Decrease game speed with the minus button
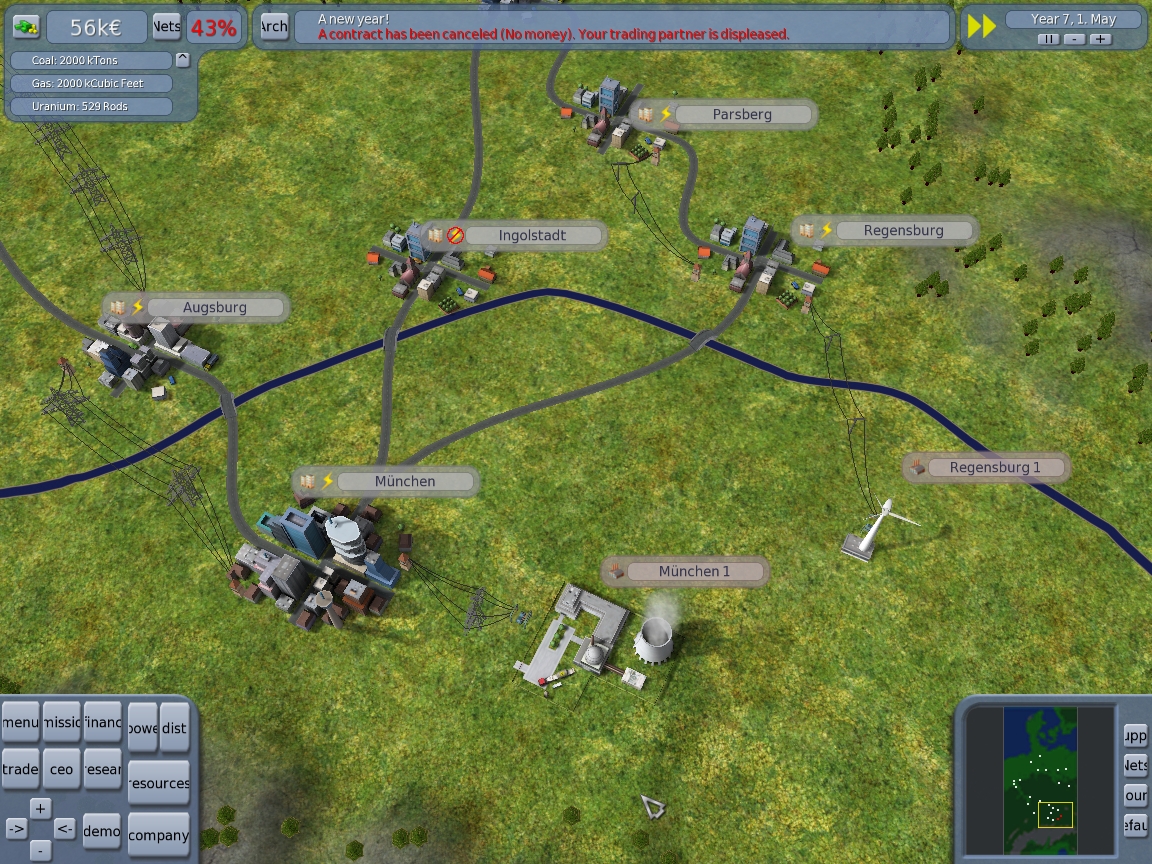Screen dimensions: 1152x864 tap(1074, 39)
